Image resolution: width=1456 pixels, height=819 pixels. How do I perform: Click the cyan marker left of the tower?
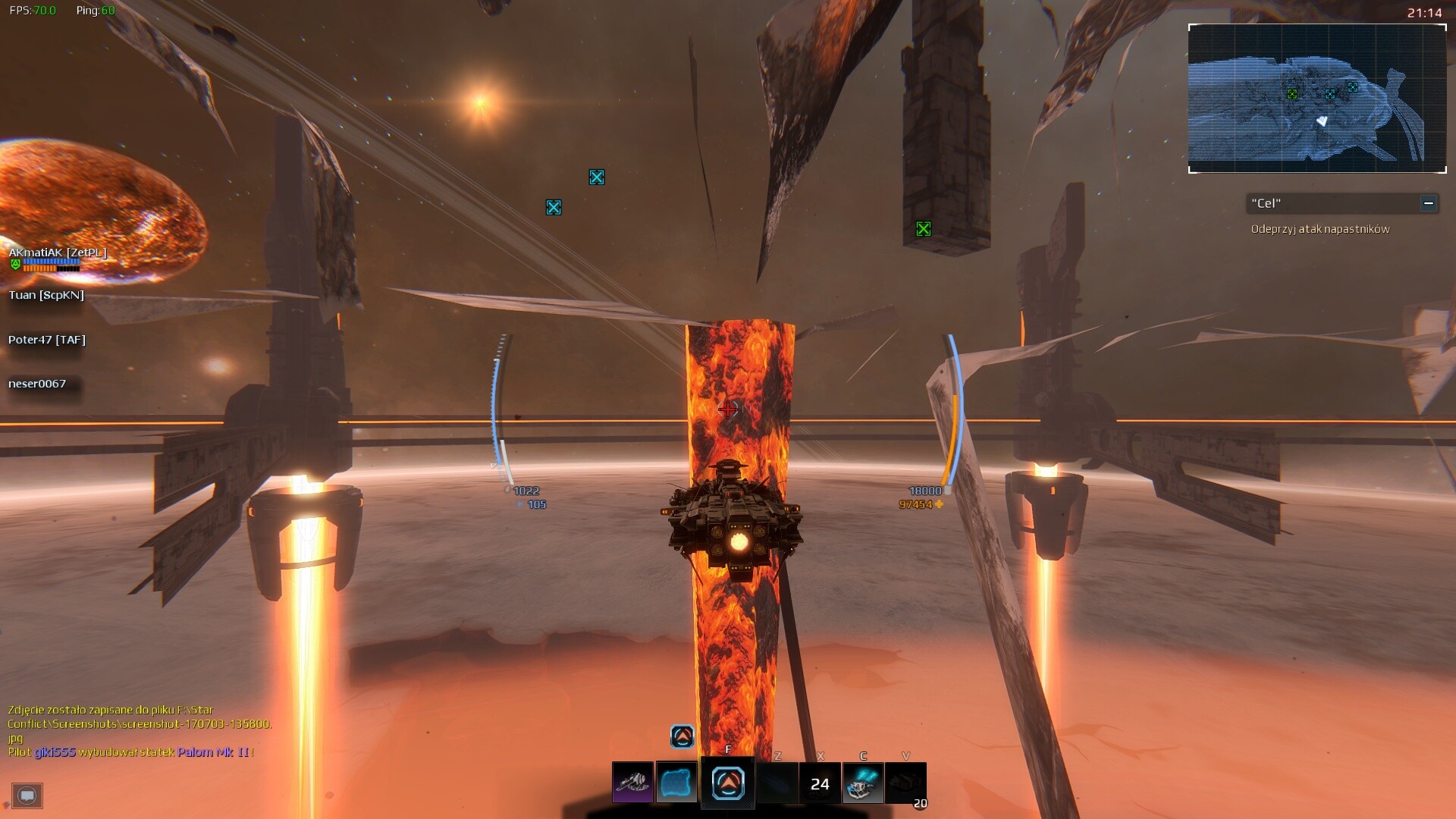(x=554, y=207)
